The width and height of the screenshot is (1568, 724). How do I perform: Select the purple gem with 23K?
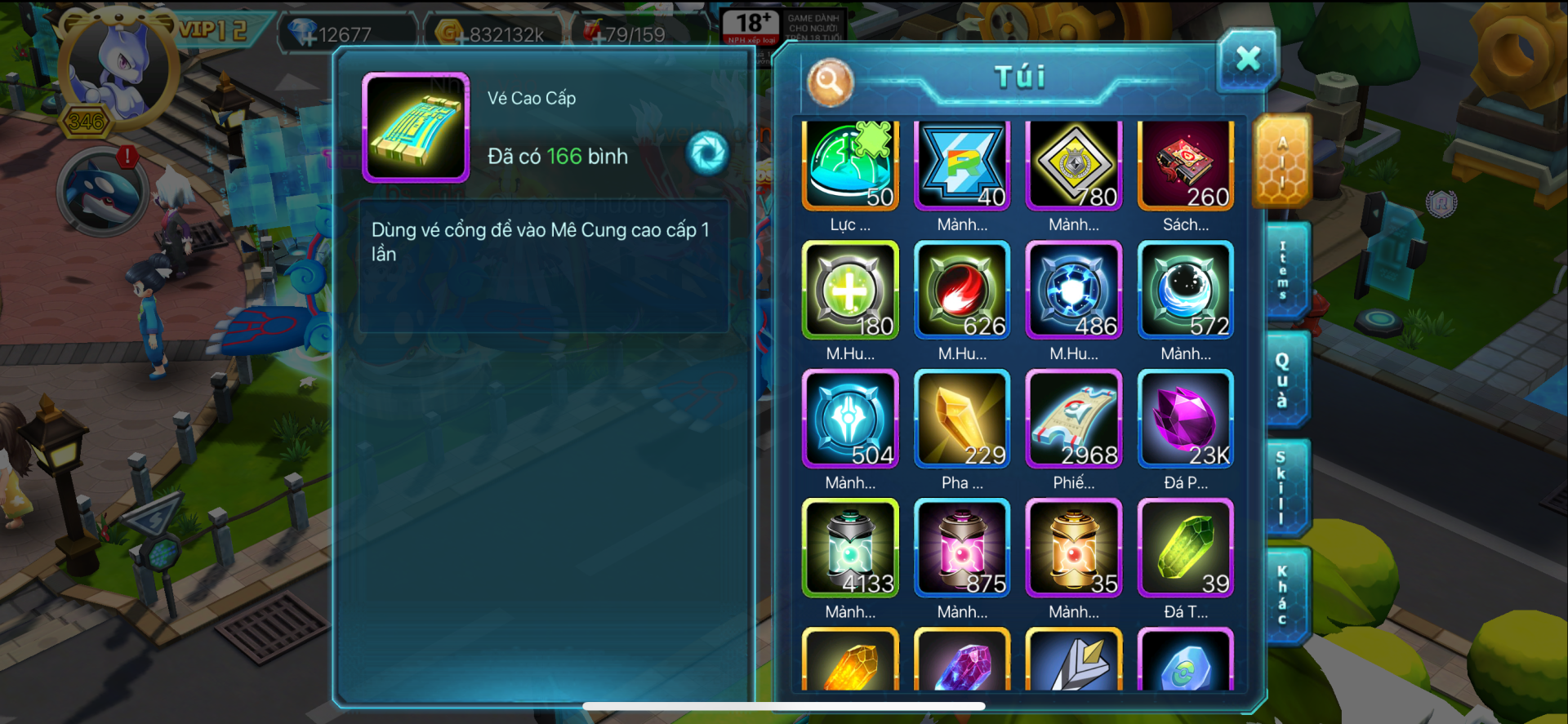(1186, 419)
